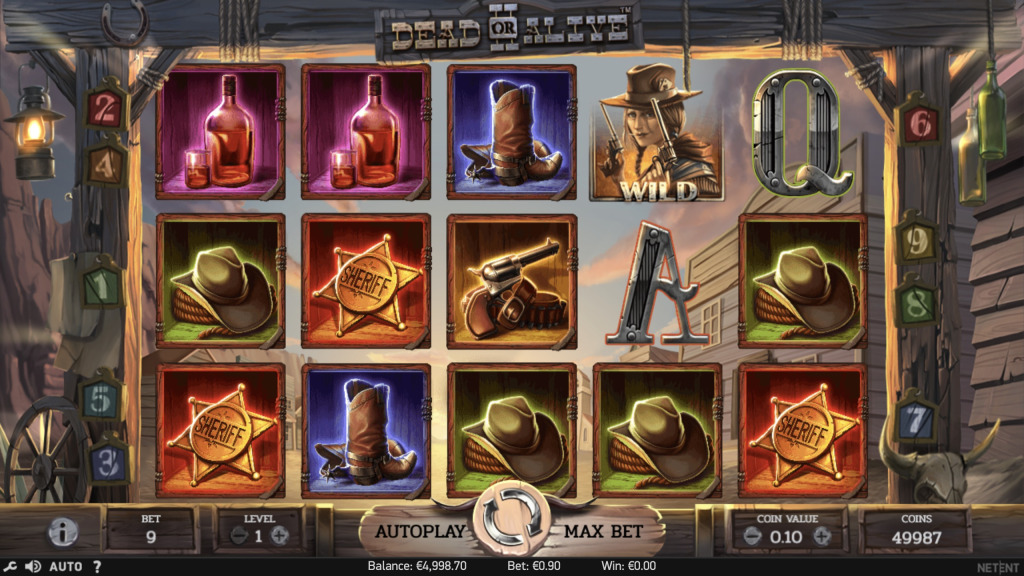Select payline number 4 marker
The image size is (1024, 576).
pos(105,165)
